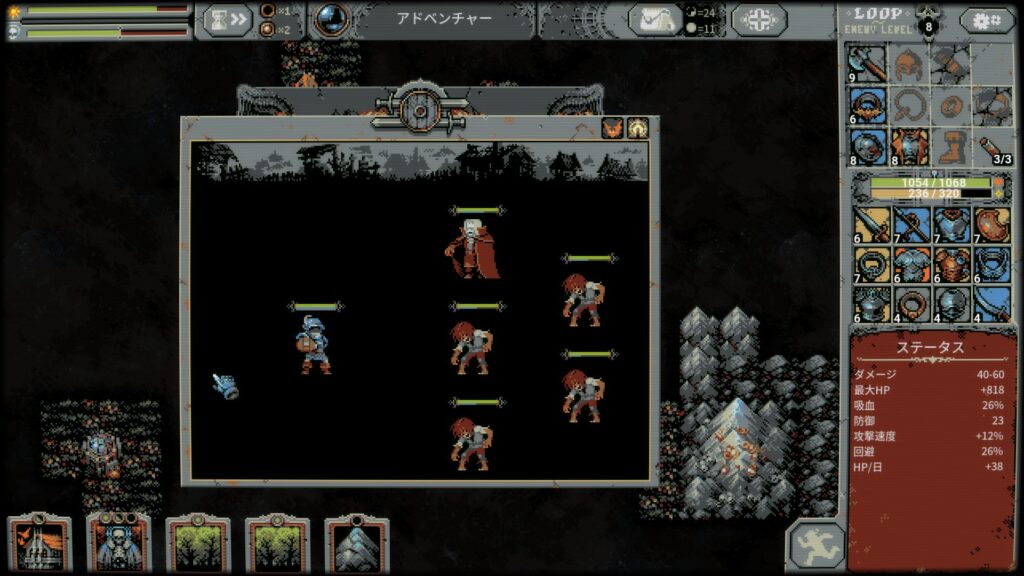Screen dimensions: 1024x576
Task: Select the equipped axe weapon slot
Action: pyautogui.click(x=868, y=64)
